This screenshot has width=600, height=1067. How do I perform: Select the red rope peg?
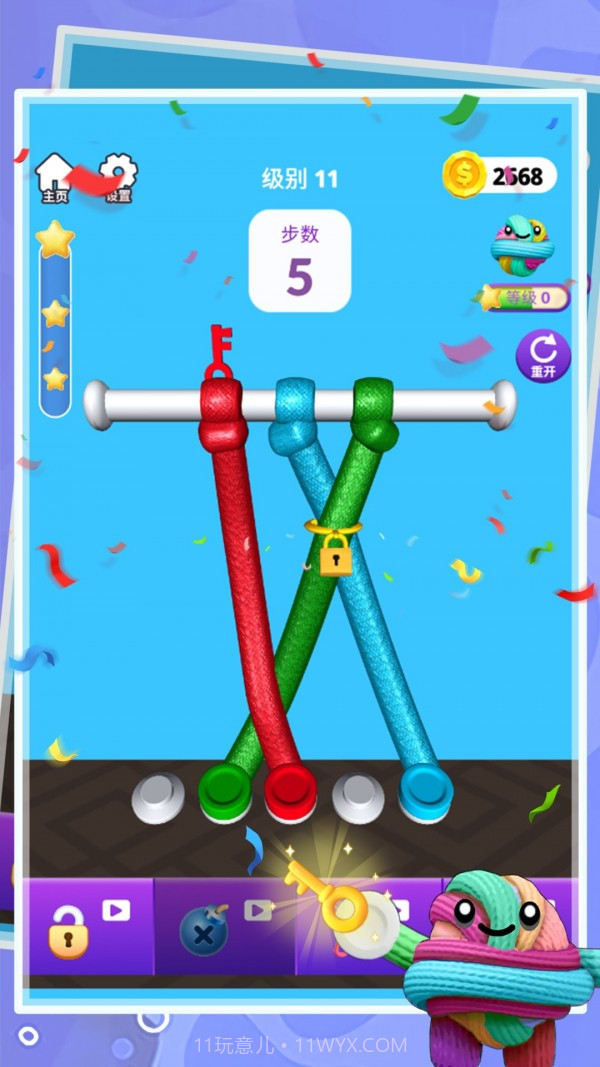[x=290, y=786]
